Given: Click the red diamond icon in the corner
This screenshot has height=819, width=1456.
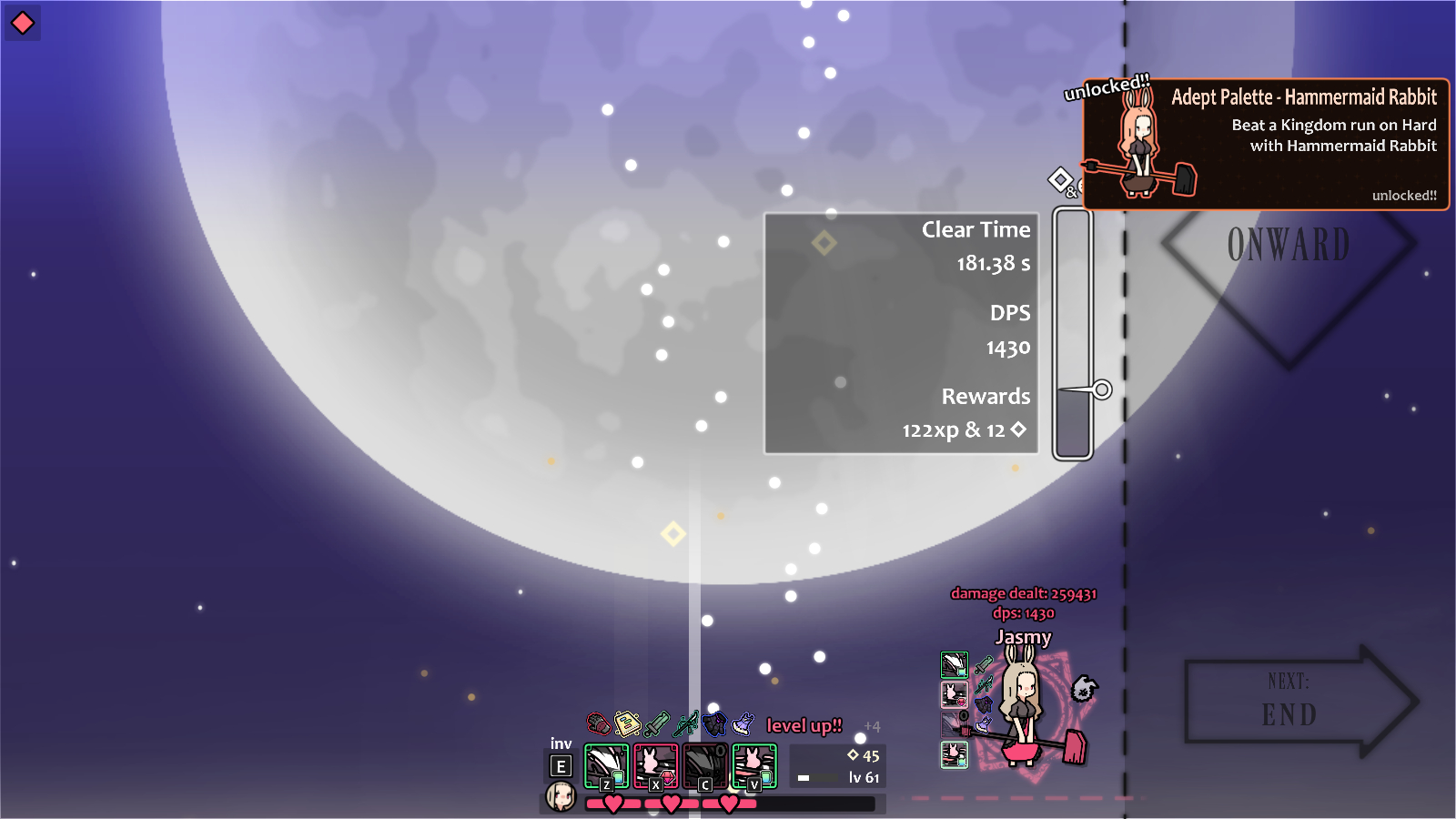Looking at the screenshot, I should click(x=23, y=23).
